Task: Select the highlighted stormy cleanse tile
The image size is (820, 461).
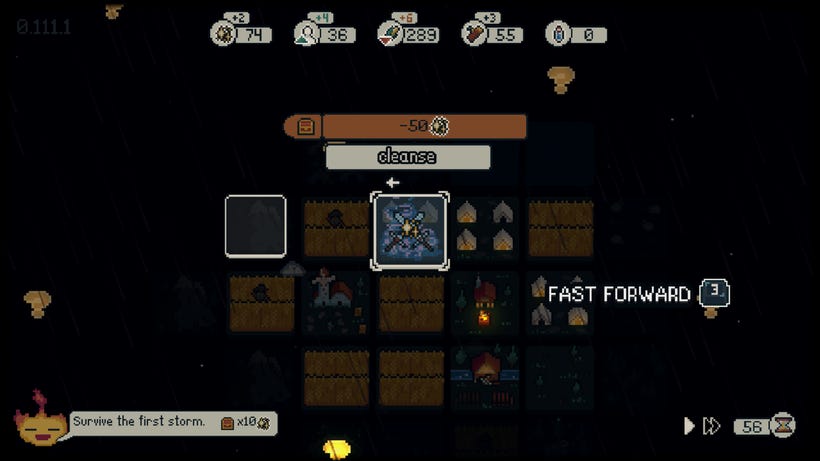Action: click(x=410, y=231)
